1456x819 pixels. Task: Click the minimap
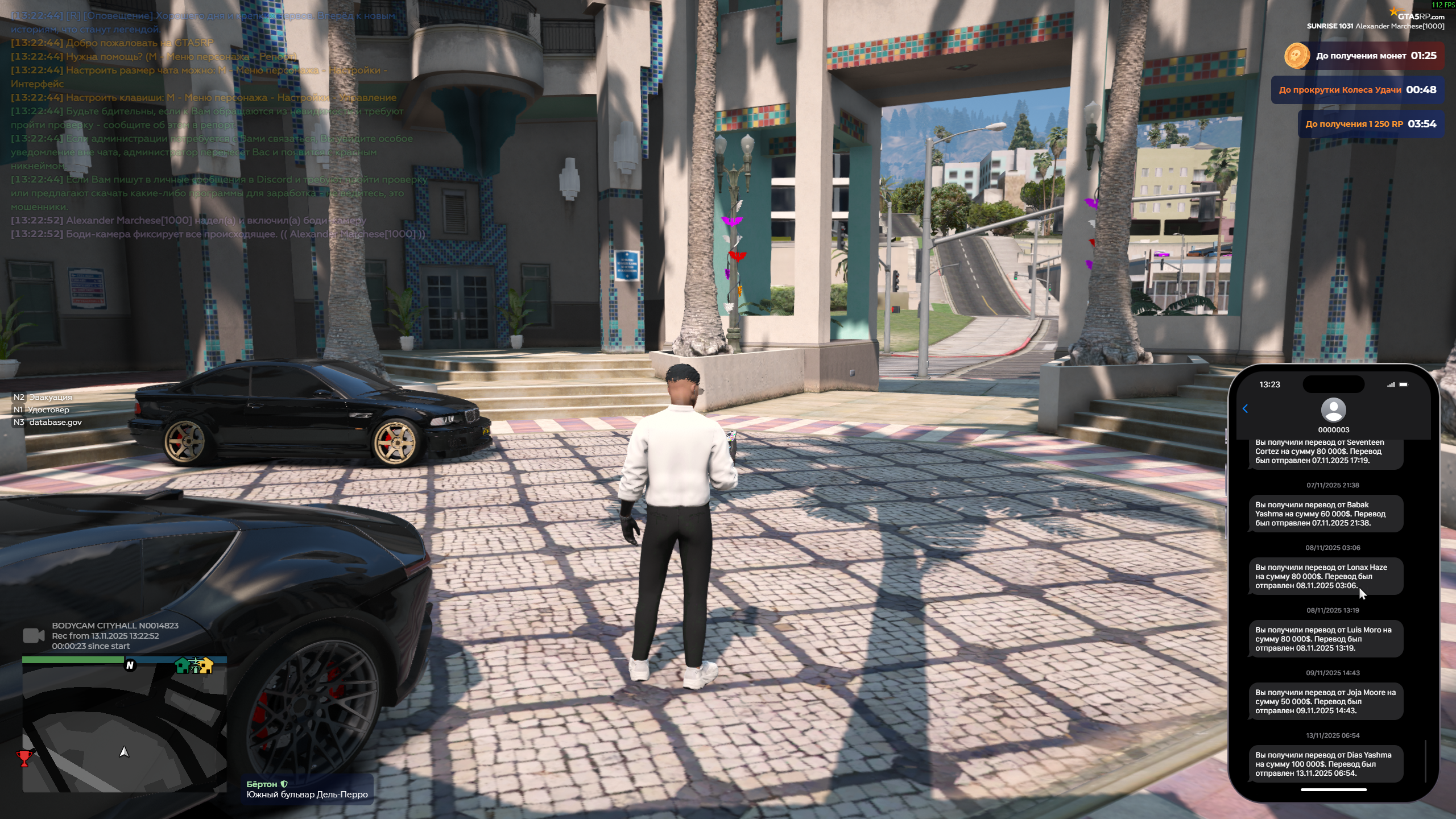click(124, 728)
